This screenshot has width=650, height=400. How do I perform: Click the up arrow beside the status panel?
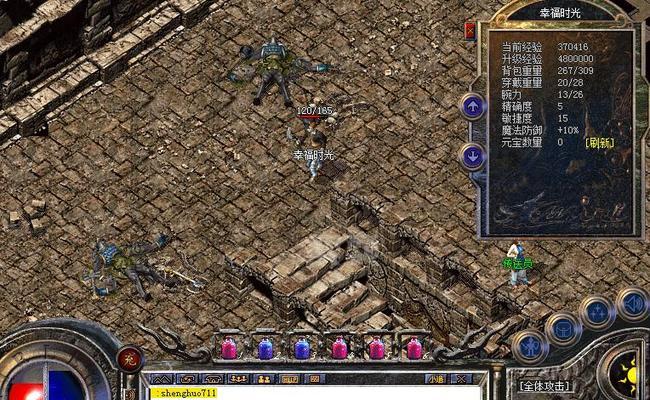tap(472, 106)
